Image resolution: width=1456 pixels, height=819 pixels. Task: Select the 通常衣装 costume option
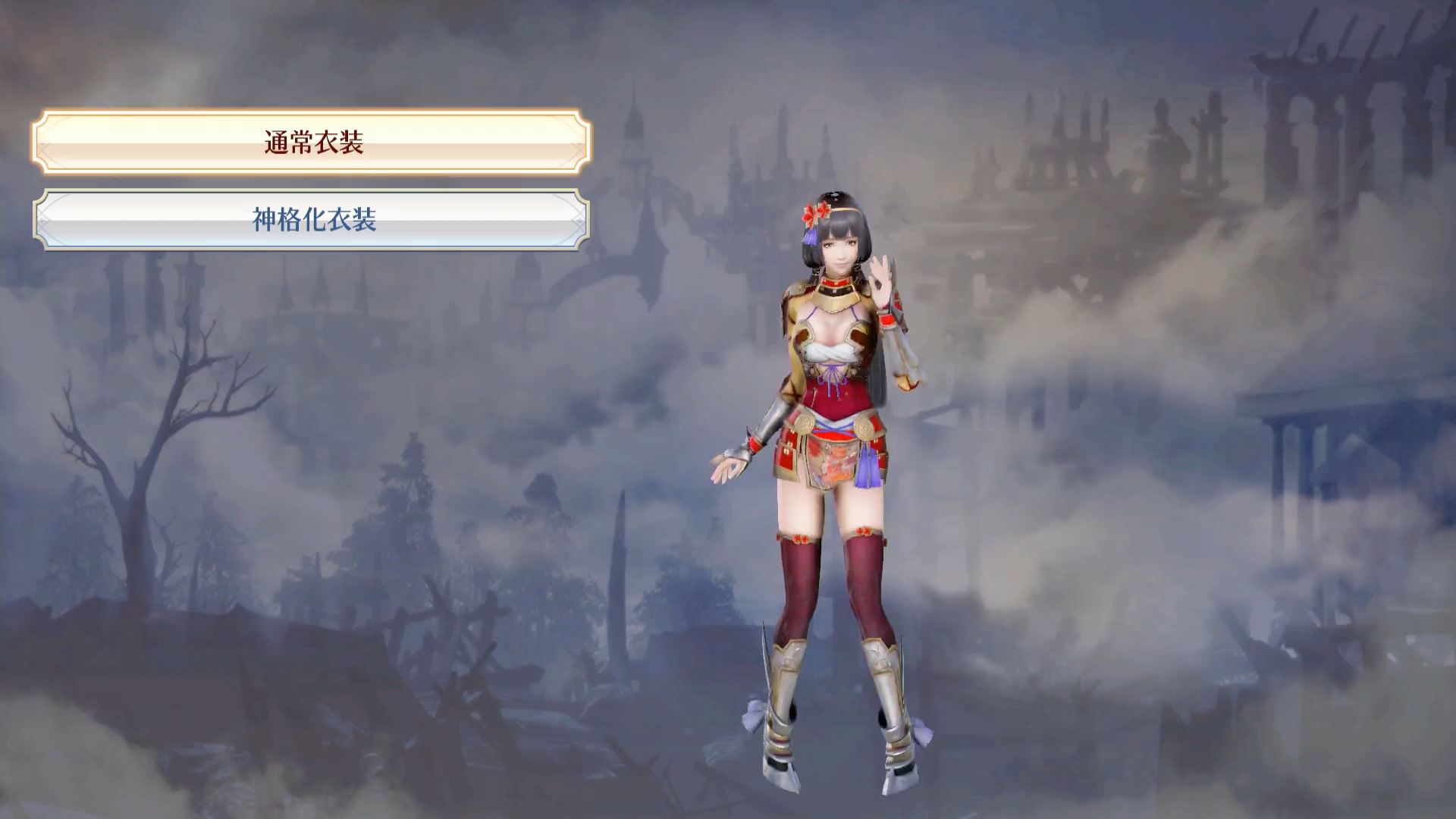312,142
